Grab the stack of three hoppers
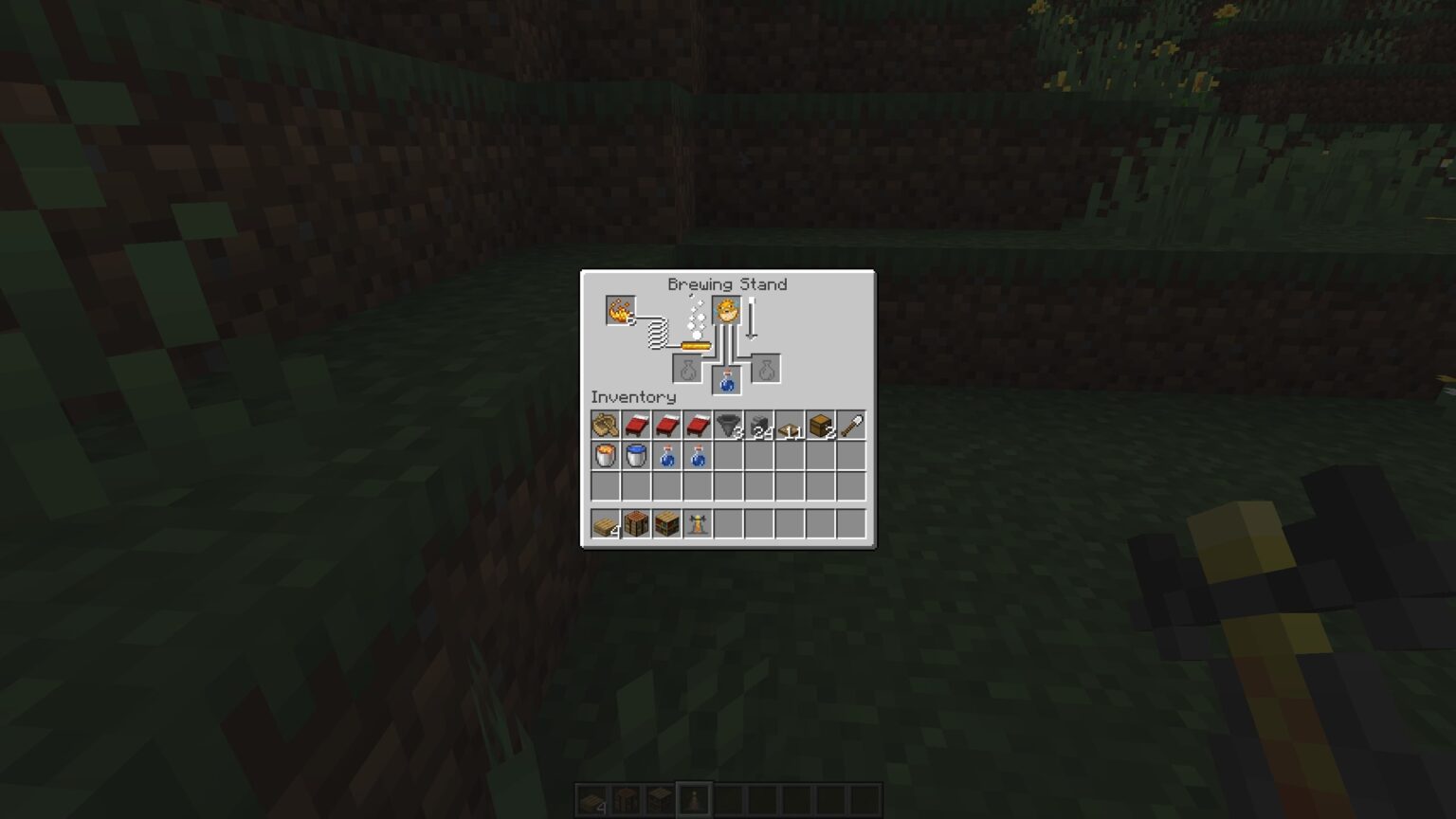1456x819 pixels. pos(728,427)
